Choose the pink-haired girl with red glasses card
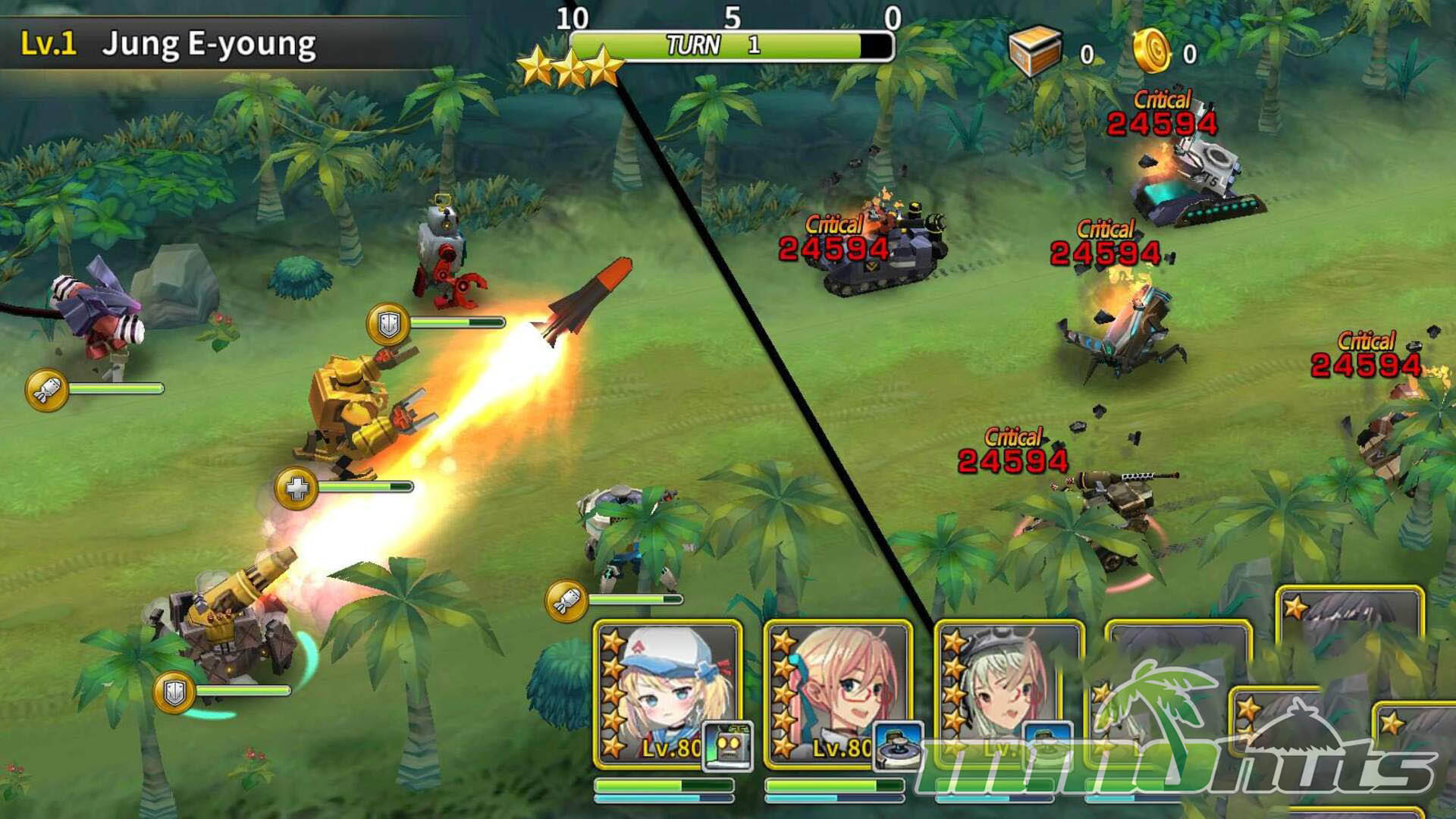1456x819 pixels. pyautogui.click(x=838, y=694)
